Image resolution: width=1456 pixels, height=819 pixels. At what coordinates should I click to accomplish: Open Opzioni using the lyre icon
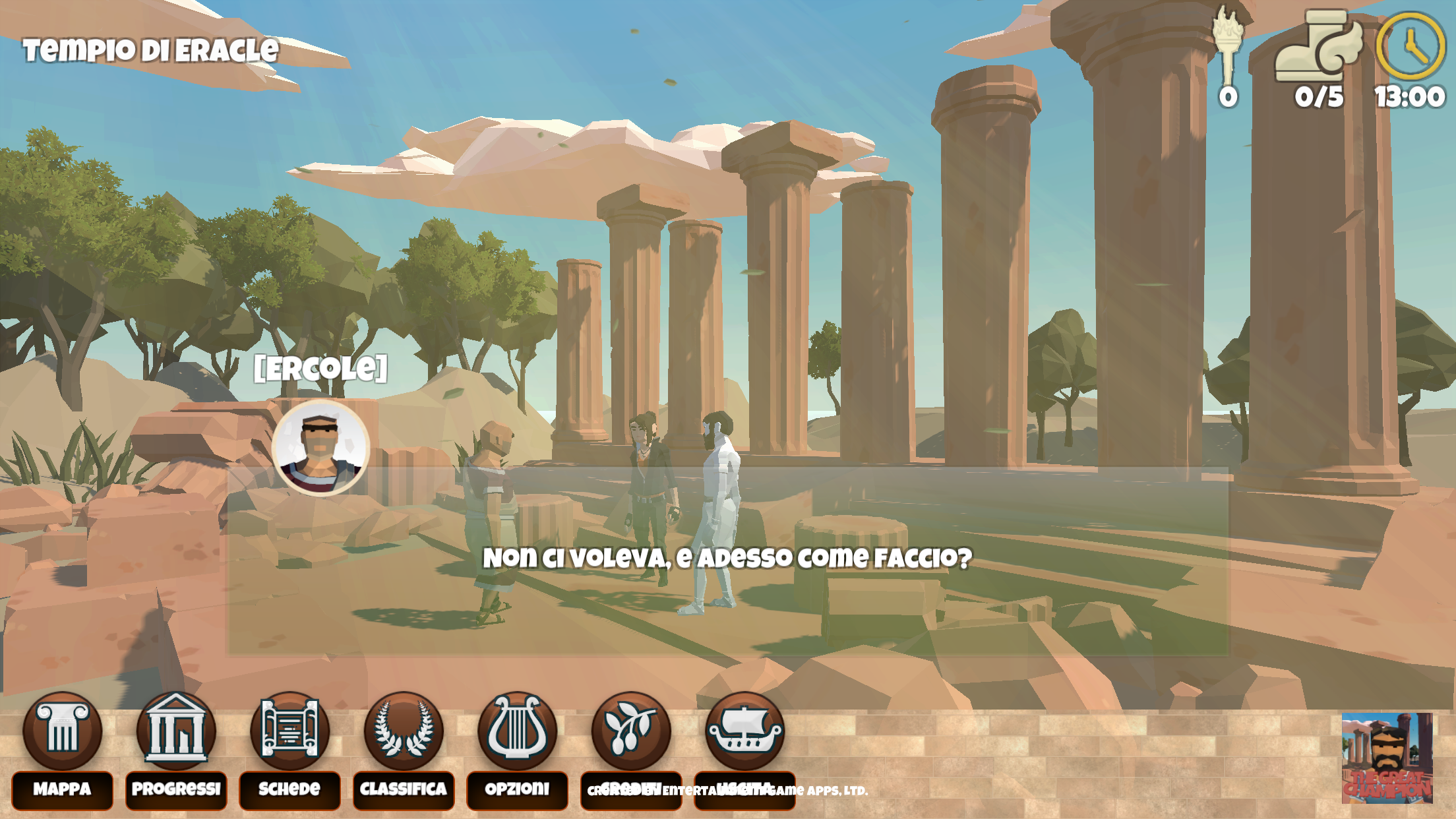point(517,731)
